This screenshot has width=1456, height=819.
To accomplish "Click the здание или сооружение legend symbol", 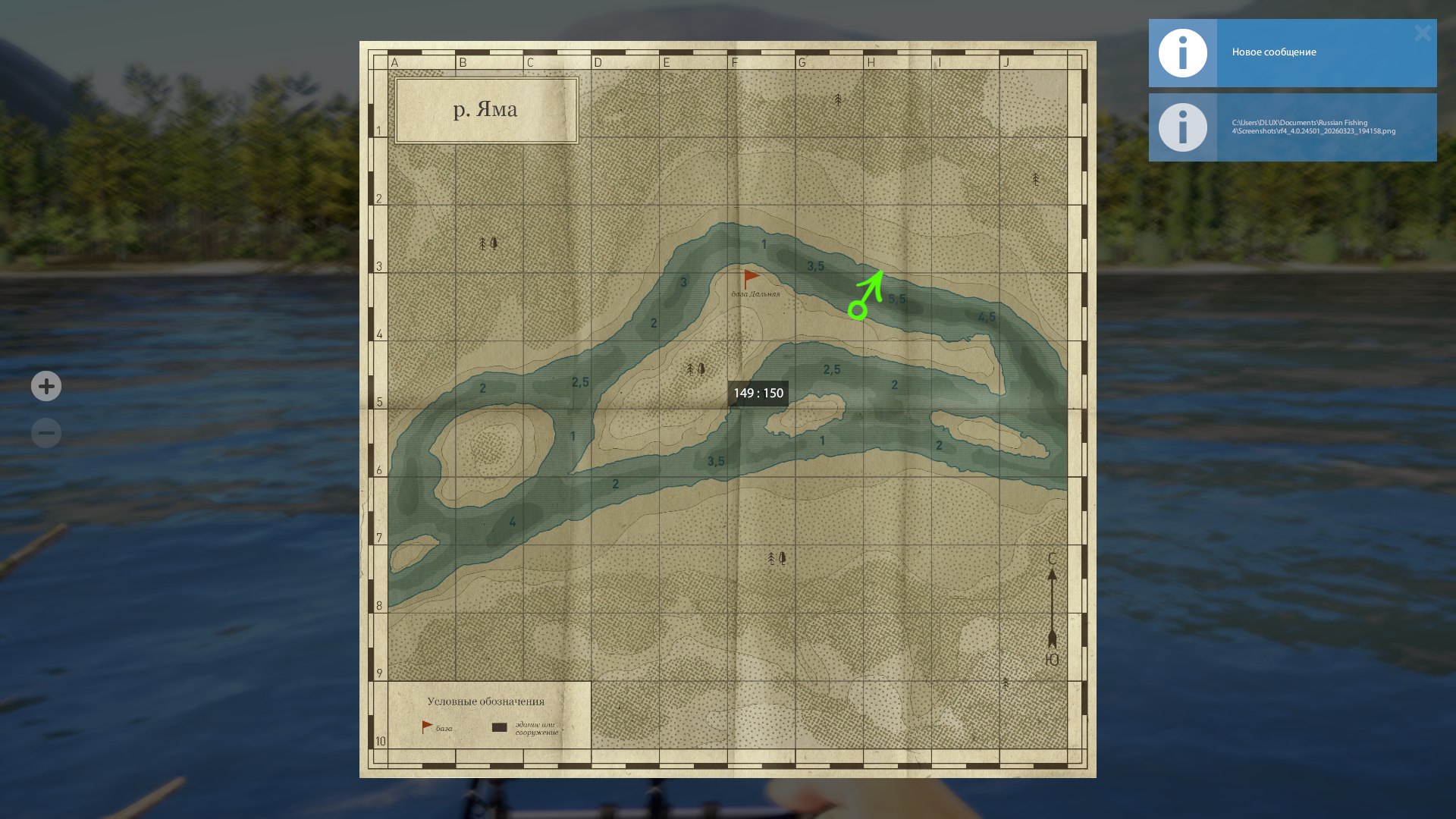I will (x=499, y=726).
